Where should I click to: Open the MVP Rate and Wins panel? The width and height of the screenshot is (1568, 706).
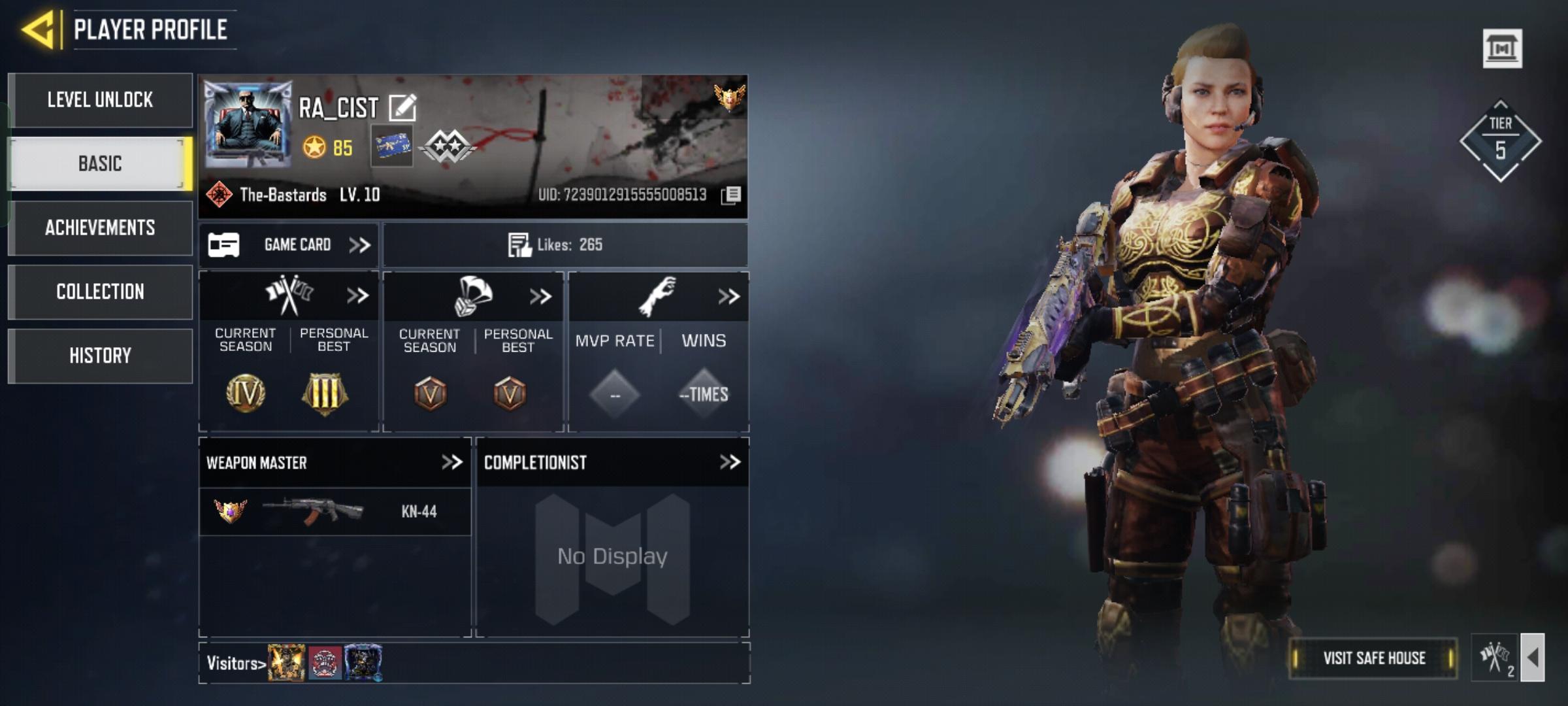pyautogui.click(x=728, y=297)
